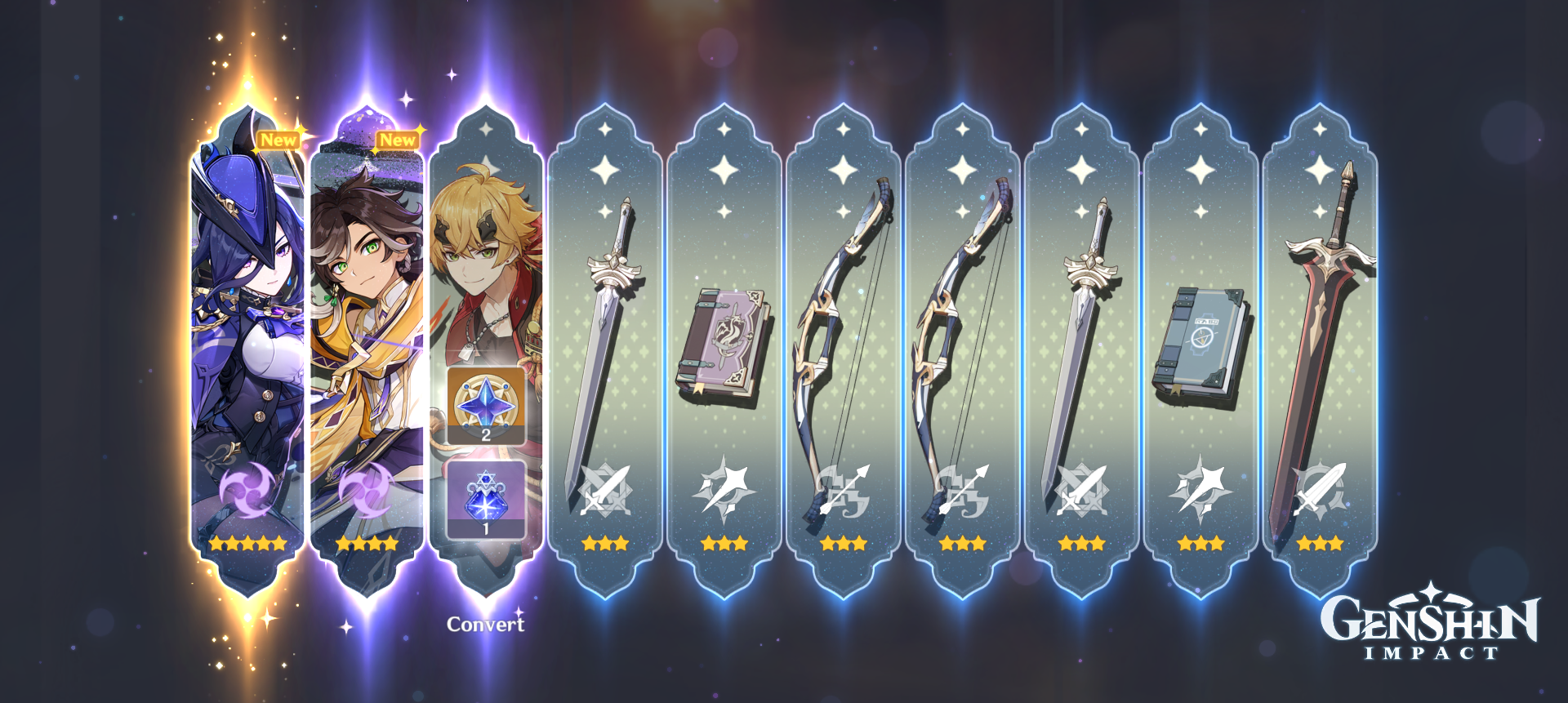Click the New badge on the second character card

(398, 140)
